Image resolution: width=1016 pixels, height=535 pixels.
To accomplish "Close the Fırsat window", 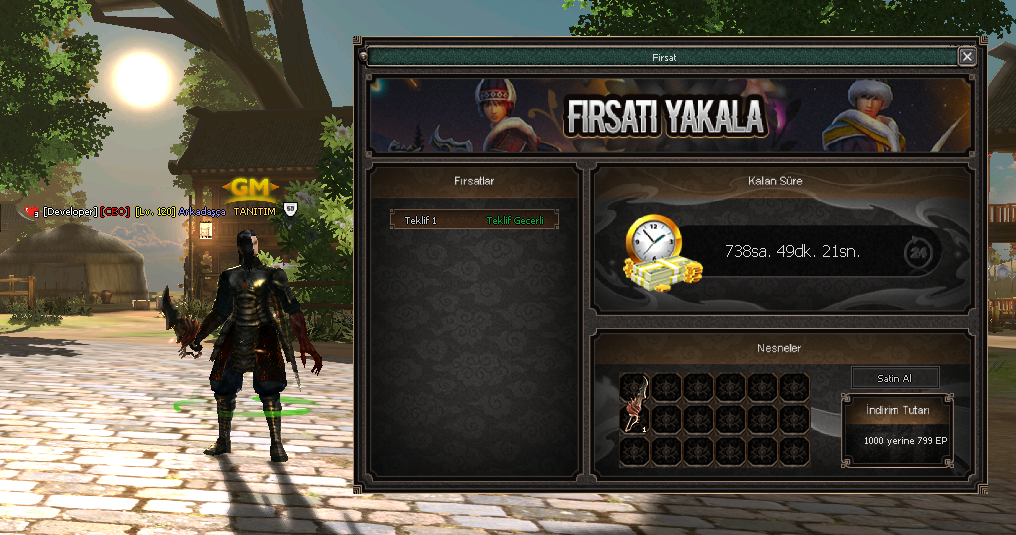I will coord(967,57).
